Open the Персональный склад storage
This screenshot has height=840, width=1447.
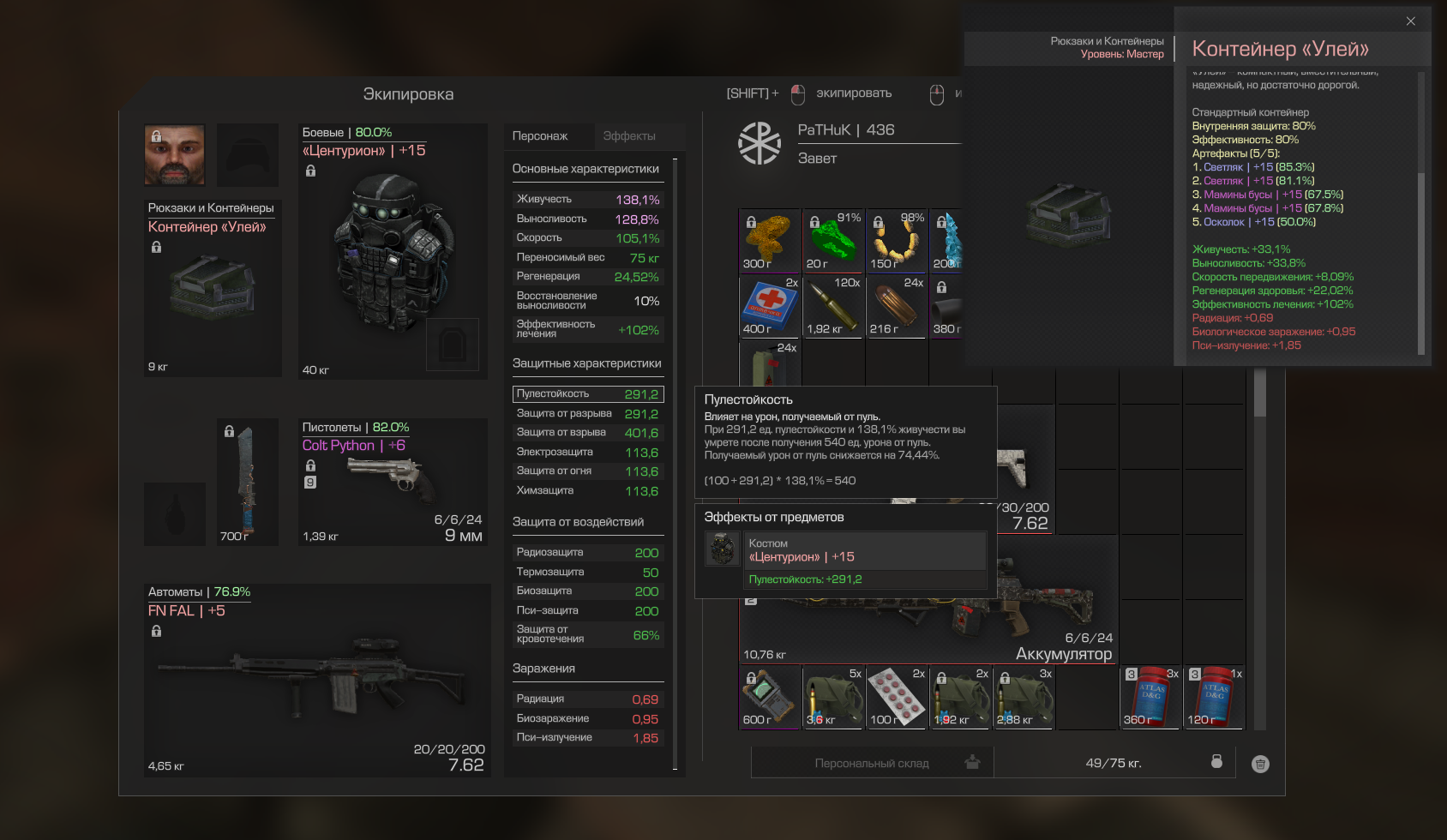point(873,763)
